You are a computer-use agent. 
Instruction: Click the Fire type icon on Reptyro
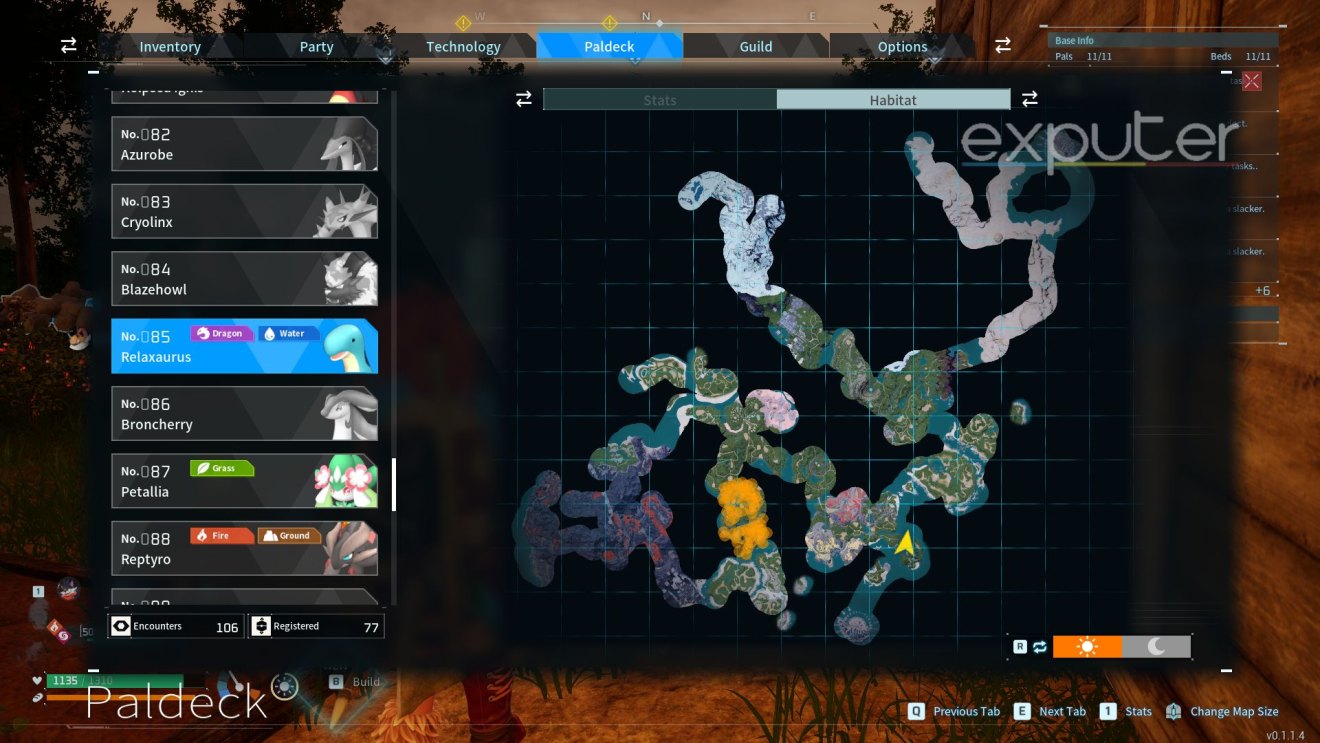click(x=221, y=535)
